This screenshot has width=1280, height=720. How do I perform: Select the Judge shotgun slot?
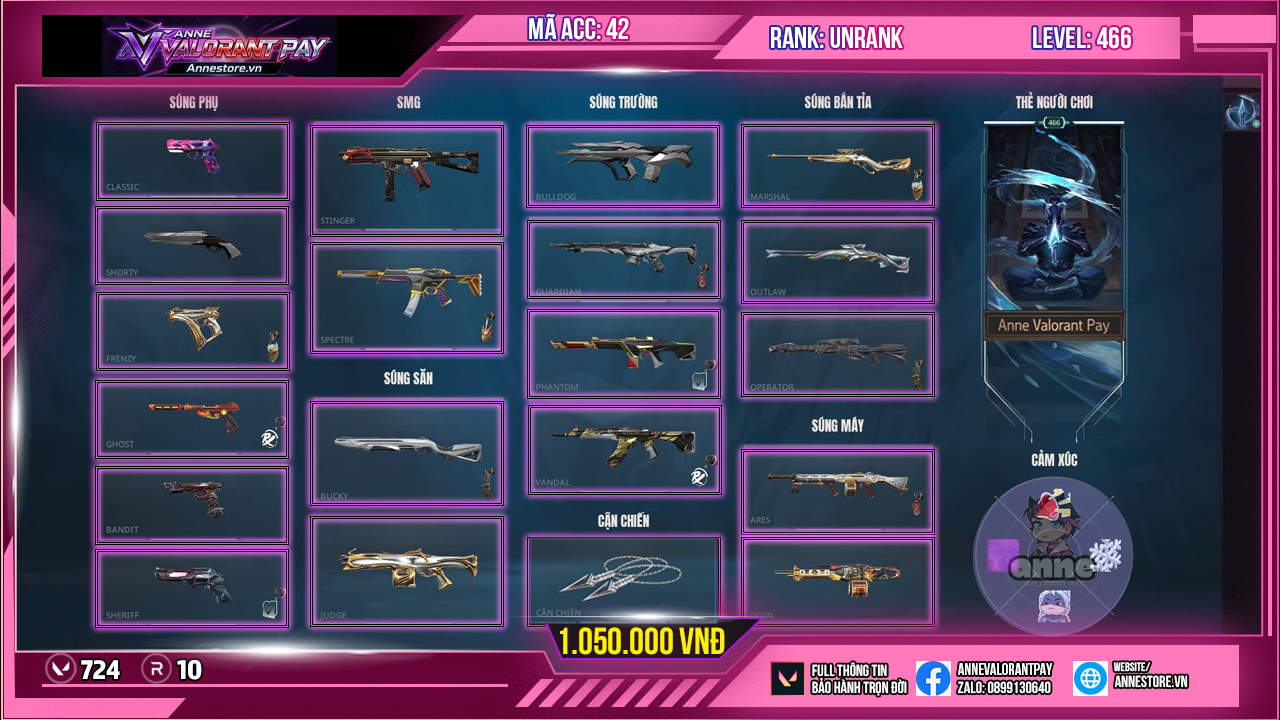pyautogui.click(x=407, y=571)
